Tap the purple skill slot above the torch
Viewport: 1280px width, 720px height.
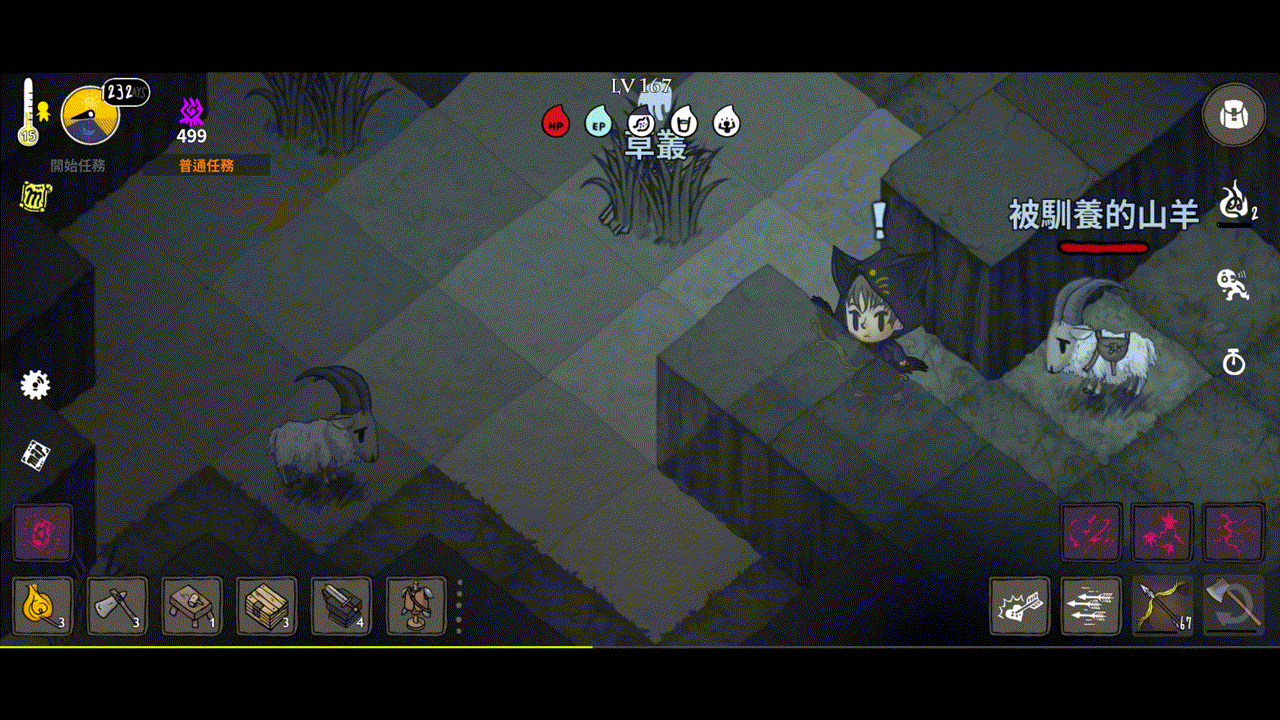pos(42,532)
